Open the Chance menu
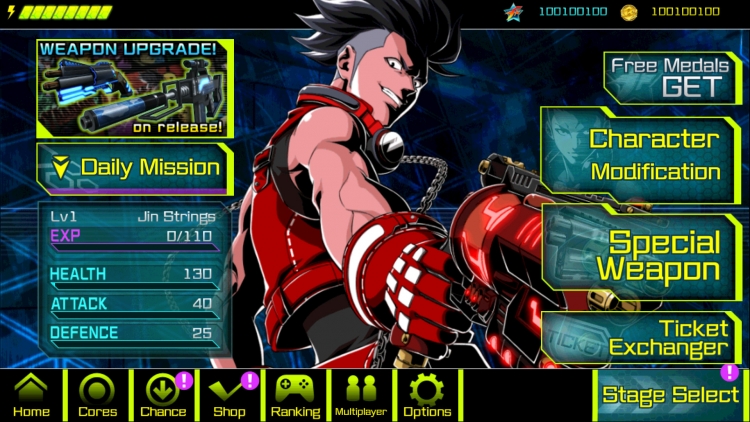 163,396
